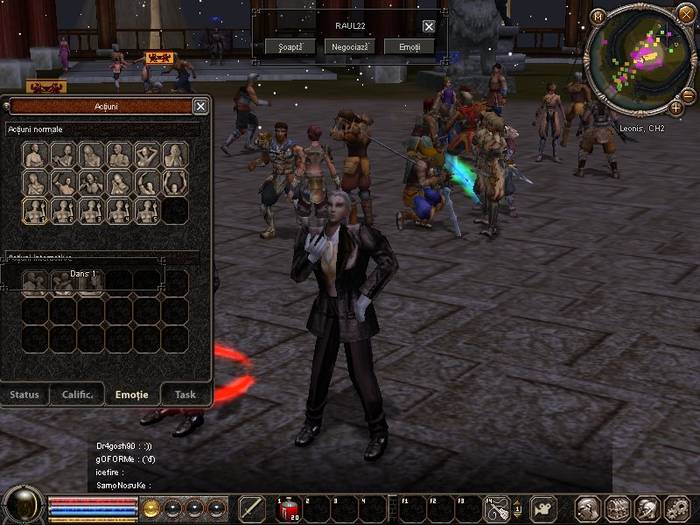Whisper to RAUL22 with Șoaptă button
700x525 pixels.
pyautogui.click(x=290, y=47)
